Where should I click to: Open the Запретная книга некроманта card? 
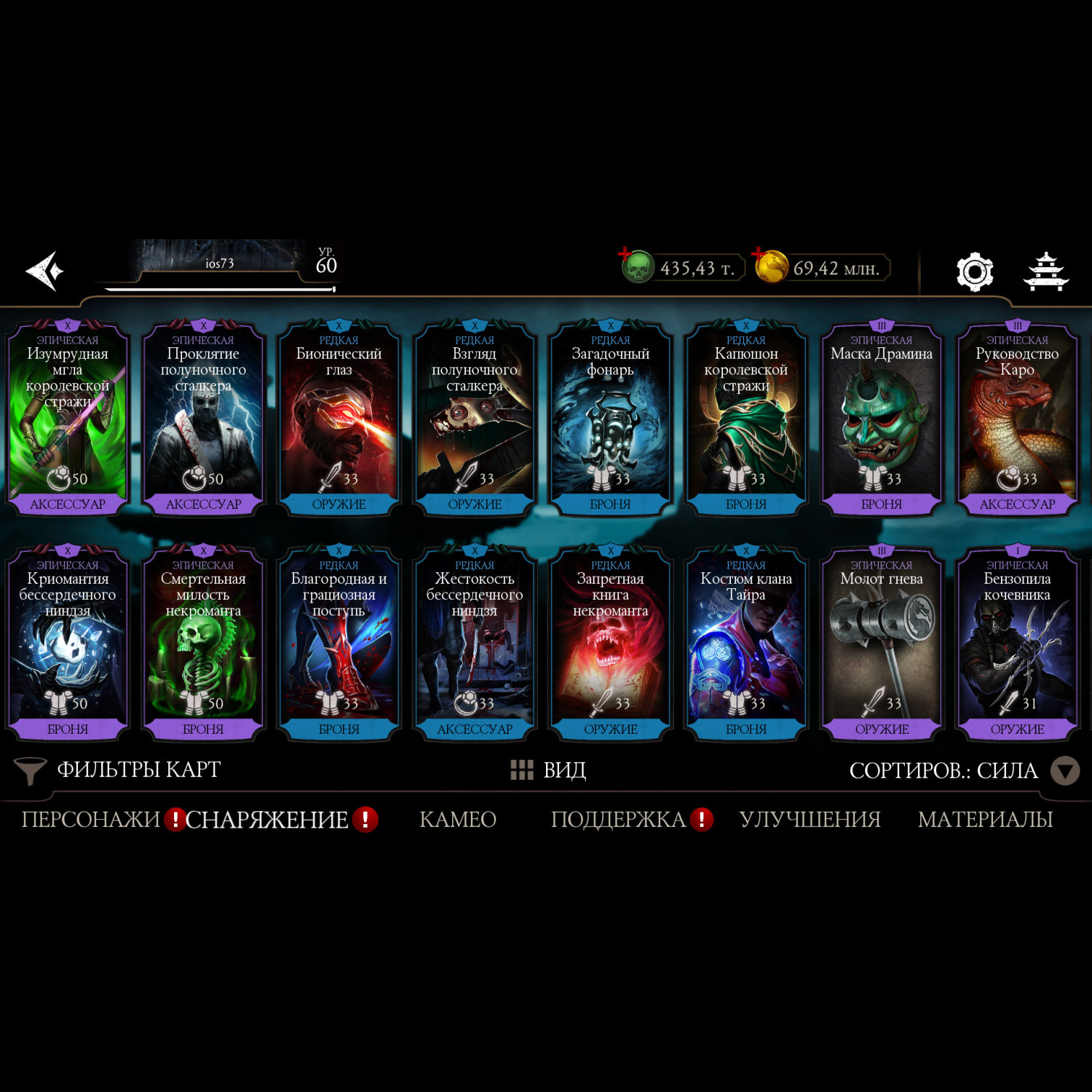click(x=610, y=644)
